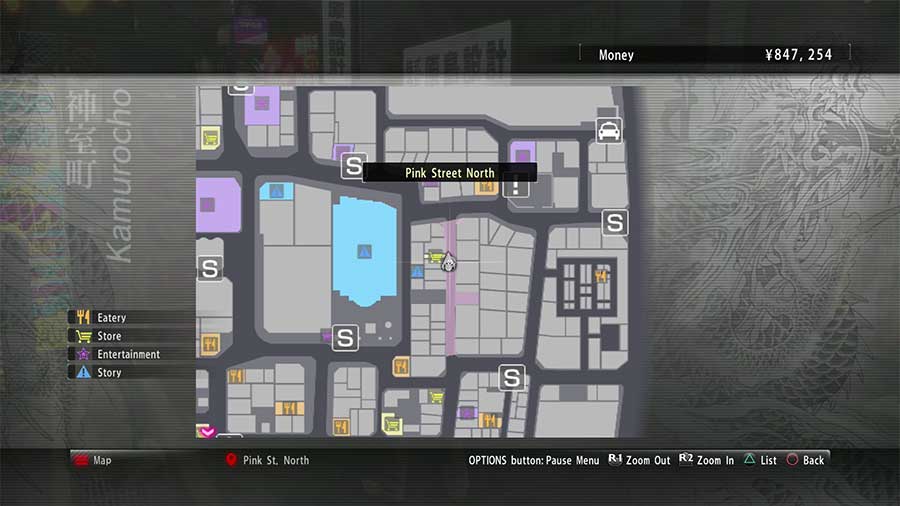The width and height of the screenshot is (900, 506).
Task: Open the Map tab in the bottom bar
Action: (x=102, y=460)
